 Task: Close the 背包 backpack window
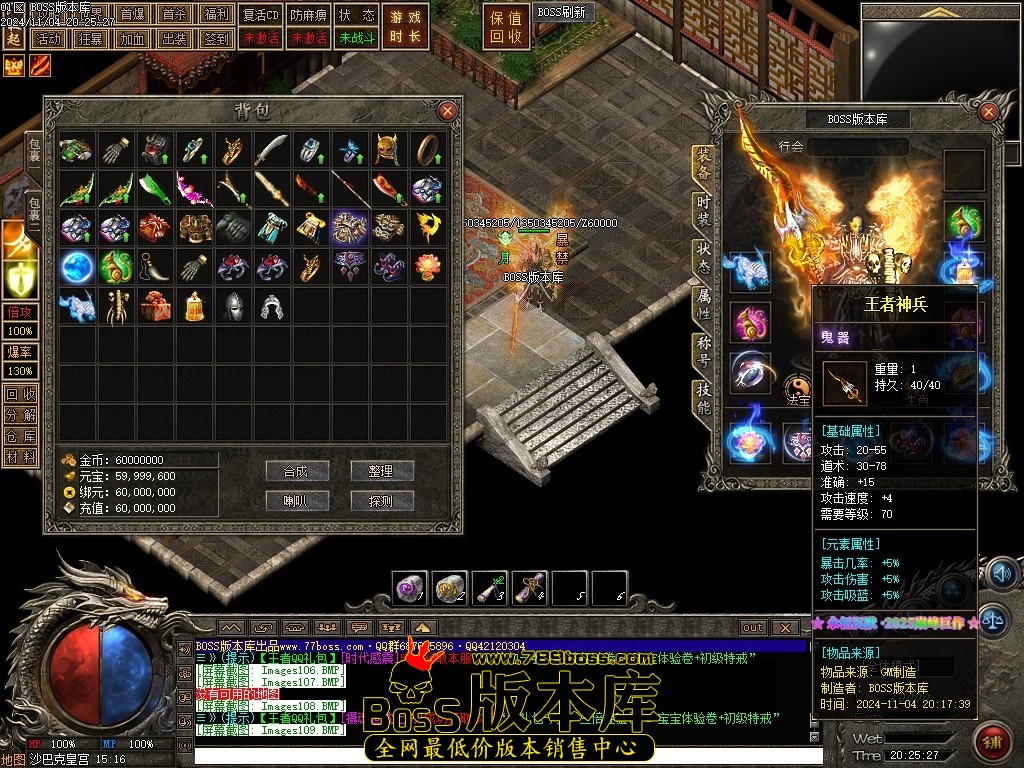(447, 111)
